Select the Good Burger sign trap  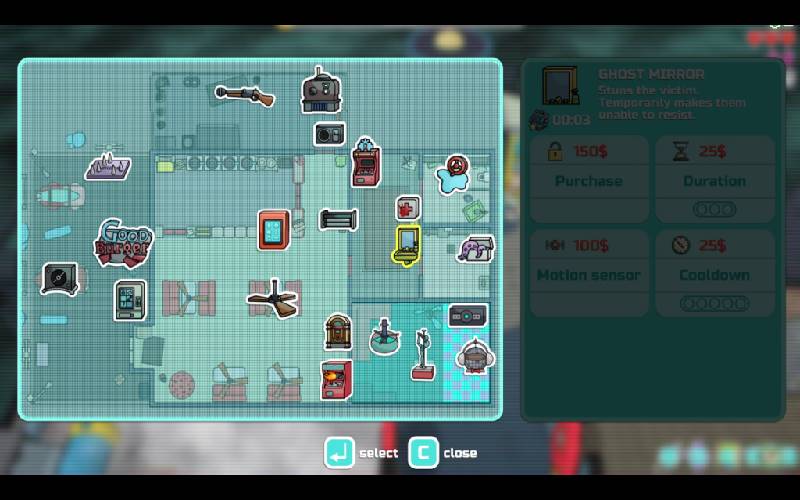[122, 242]
